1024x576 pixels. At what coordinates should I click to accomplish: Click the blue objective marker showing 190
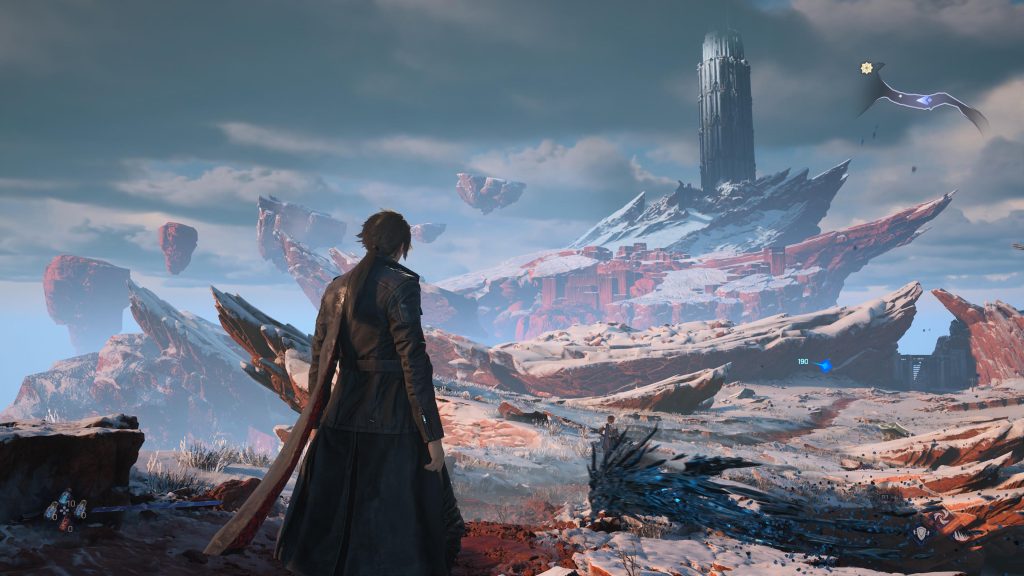tap(823, 365)
